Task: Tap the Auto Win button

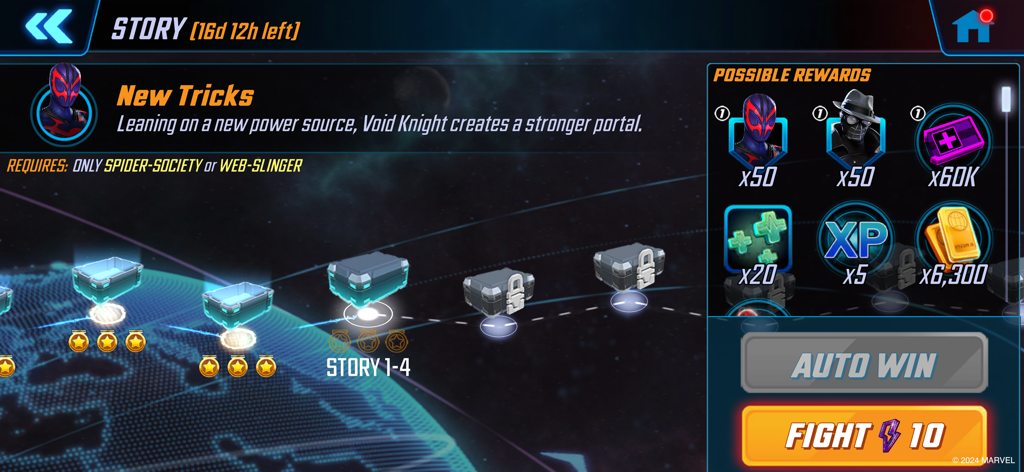Action: point(864,363)
